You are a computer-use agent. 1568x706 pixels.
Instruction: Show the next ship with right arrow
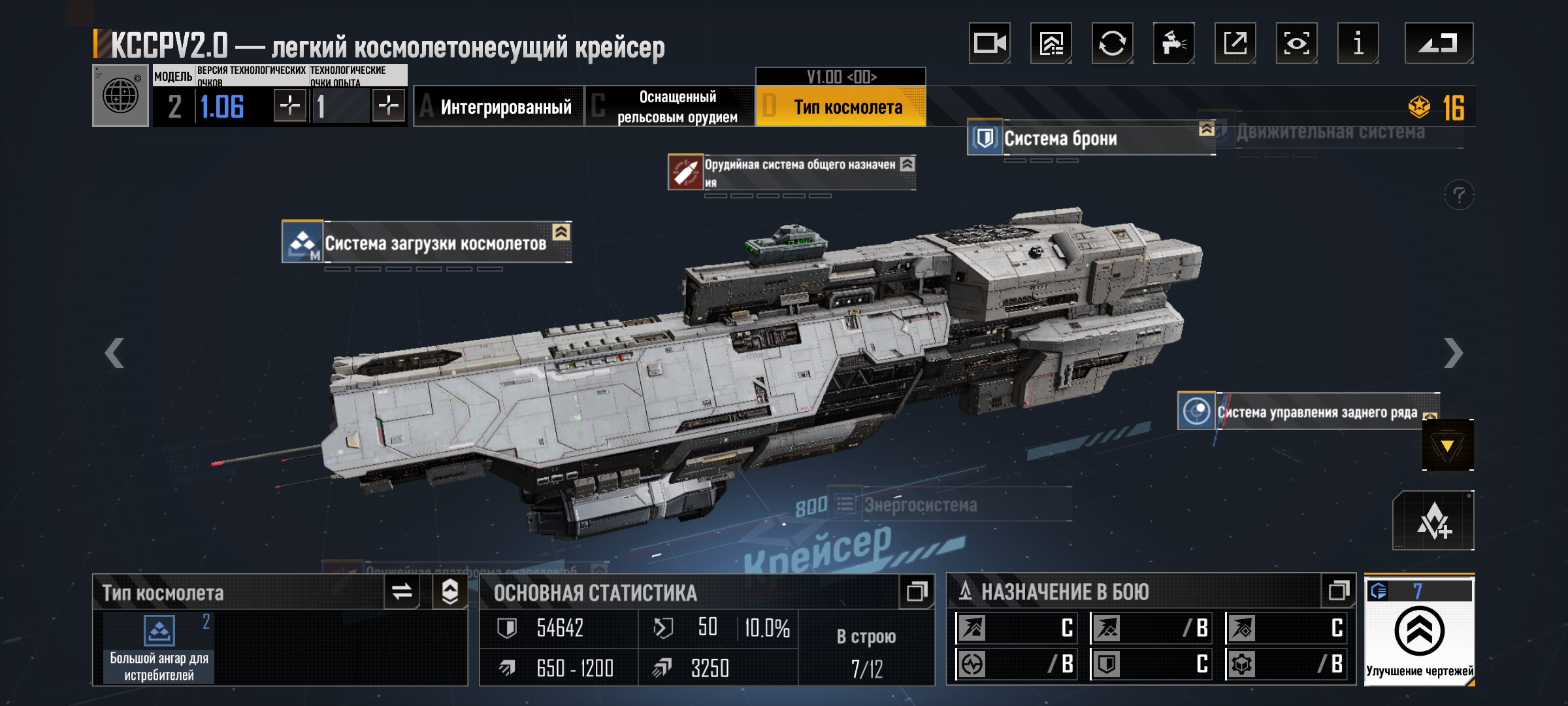point(1452,354)
